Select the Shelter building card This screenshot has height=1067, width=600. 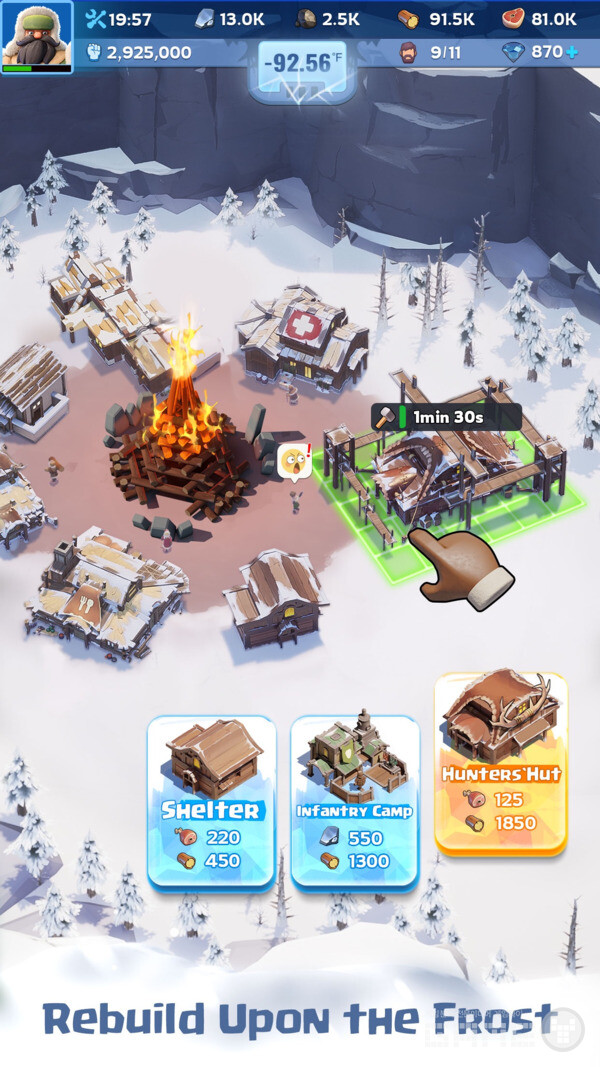211,800
